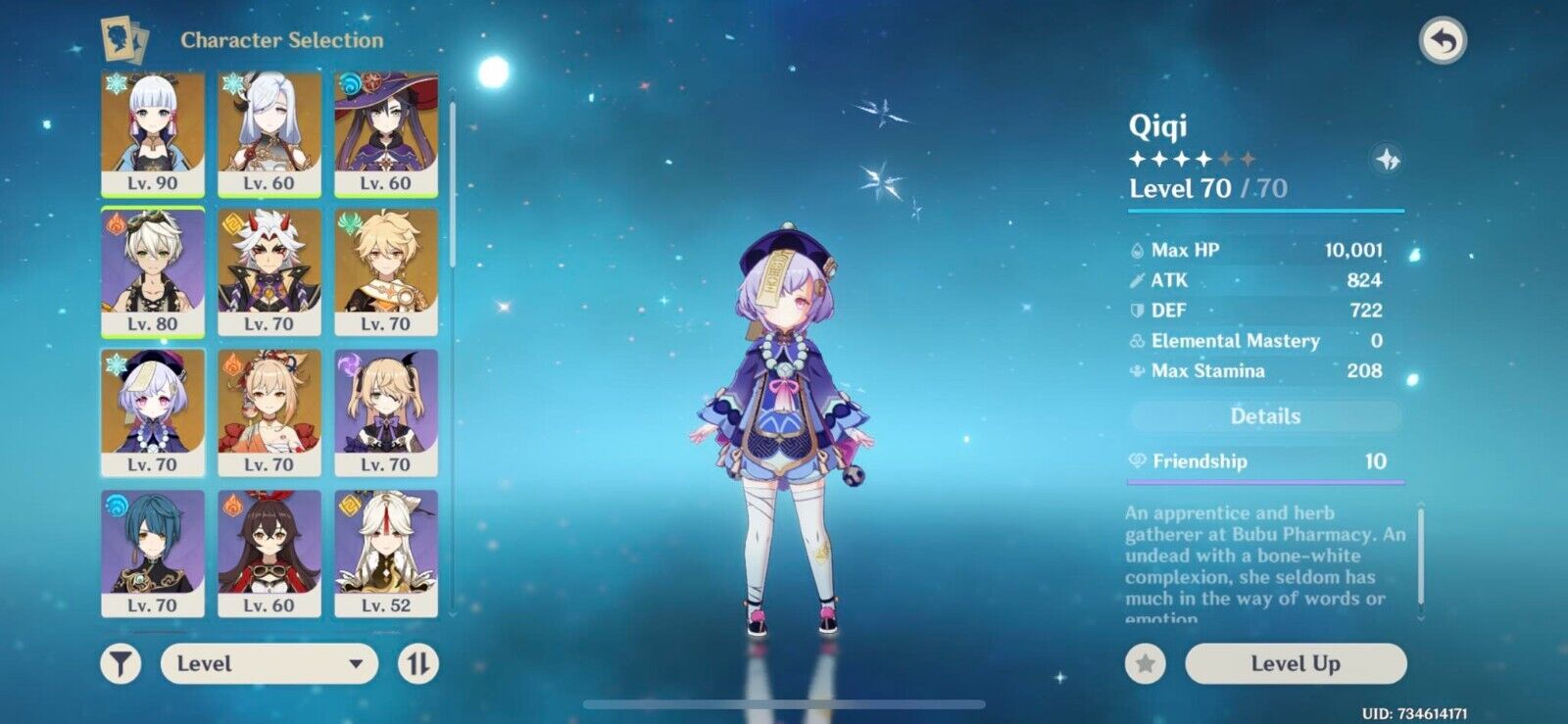Click the Friendship heart icon
Viewport: 1568px width, 724px height.
[x=1137, y=460]
